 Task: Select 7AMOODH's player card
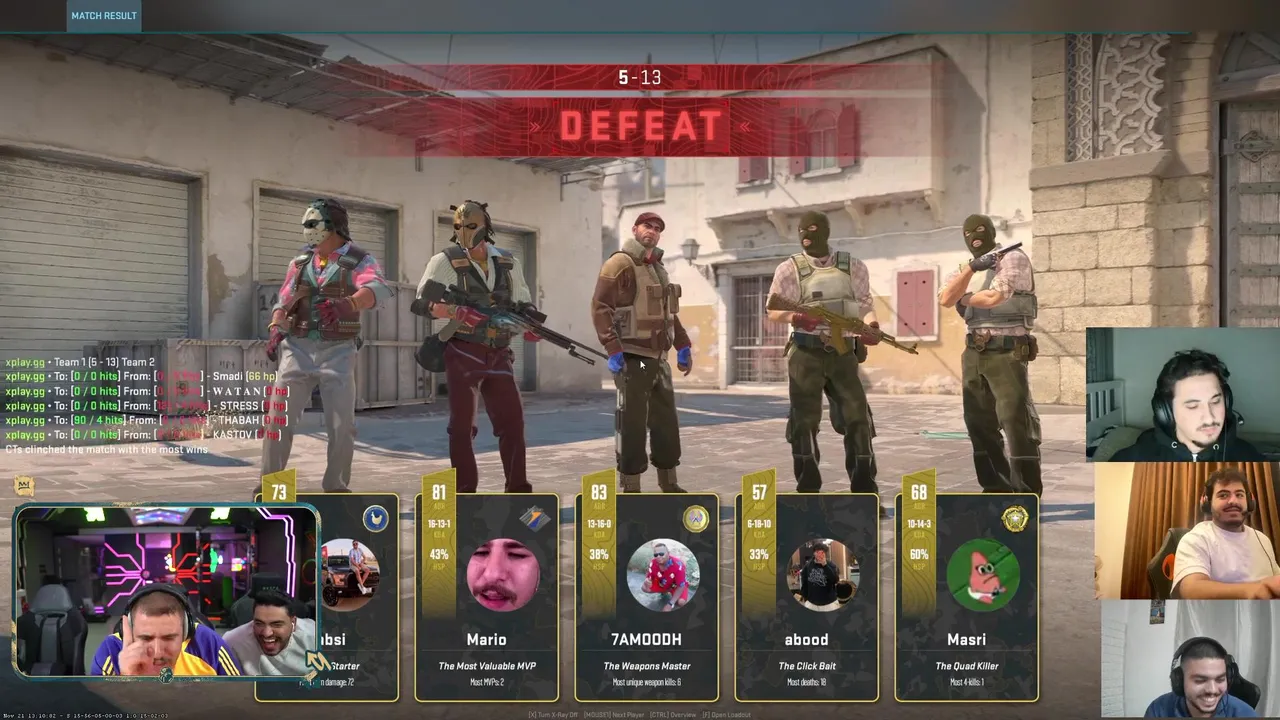point(647,598)
